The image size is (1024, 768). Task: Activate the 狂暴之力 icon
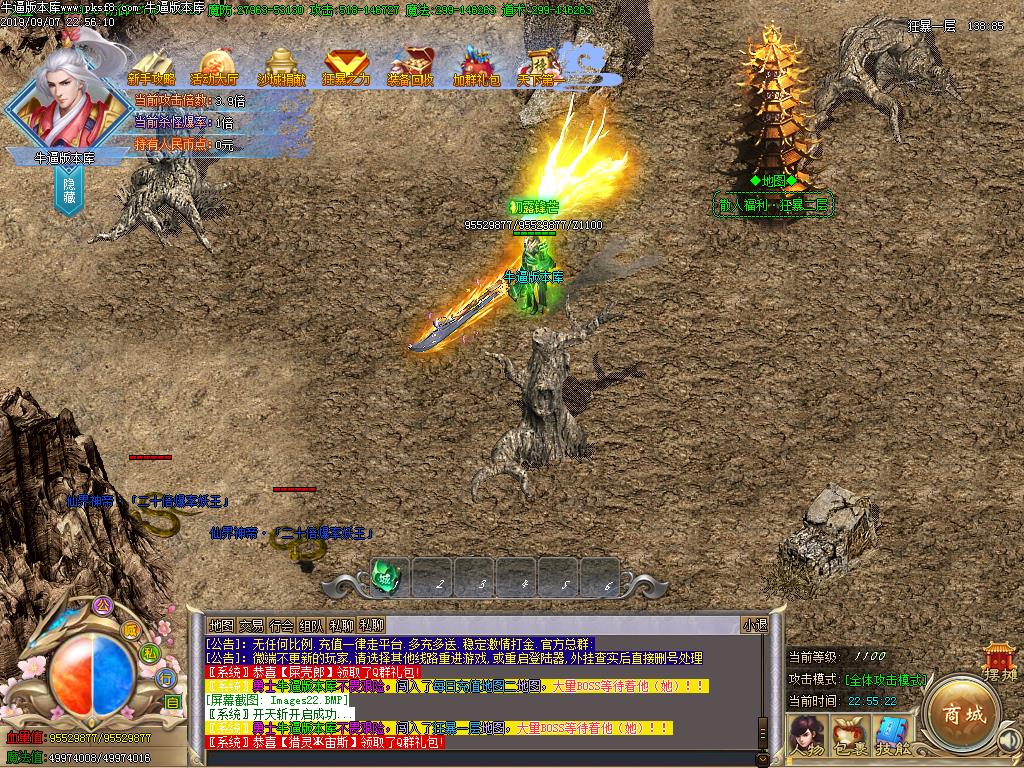(346, 67)
